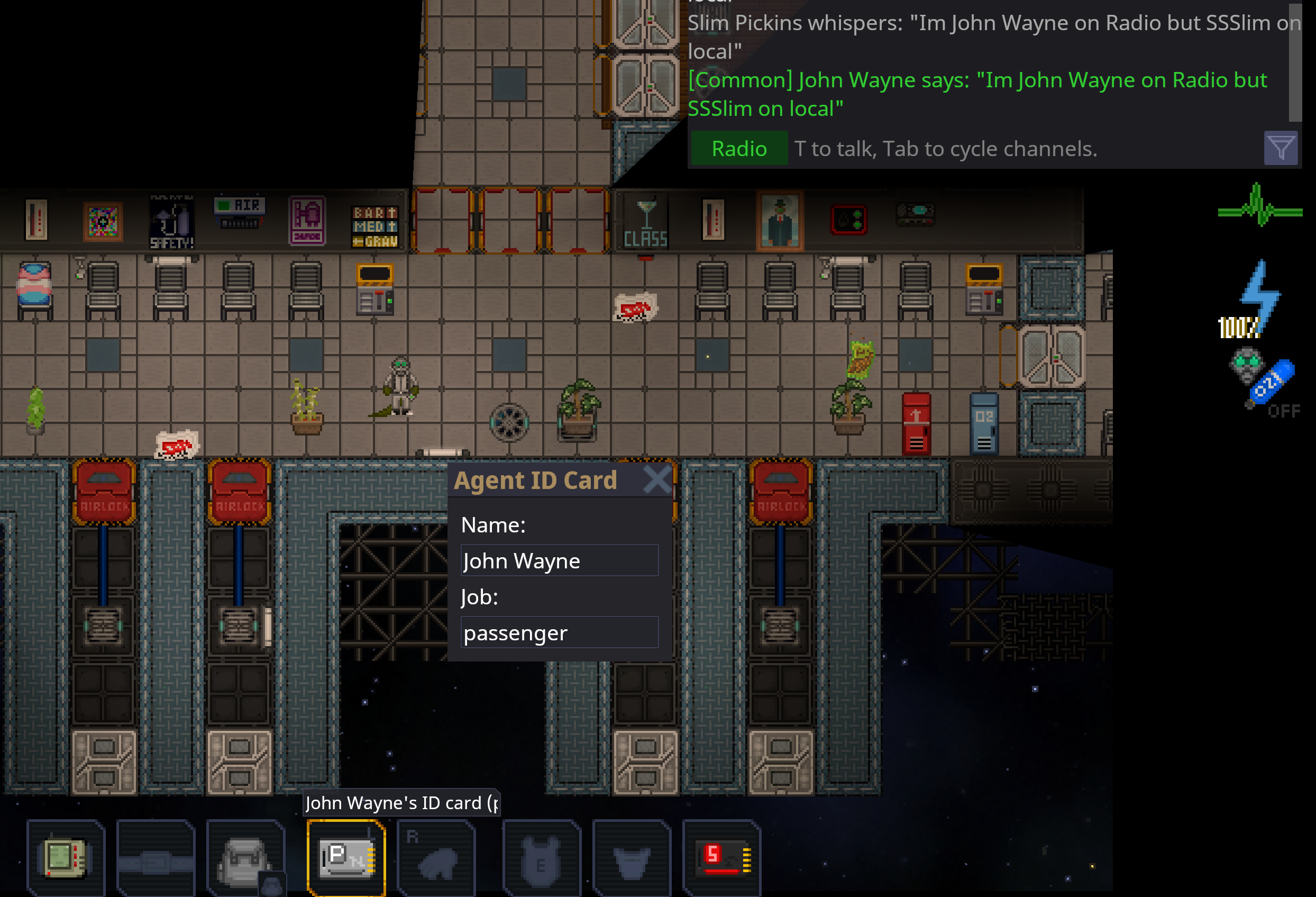Close the Agent ID Card window

657,480
